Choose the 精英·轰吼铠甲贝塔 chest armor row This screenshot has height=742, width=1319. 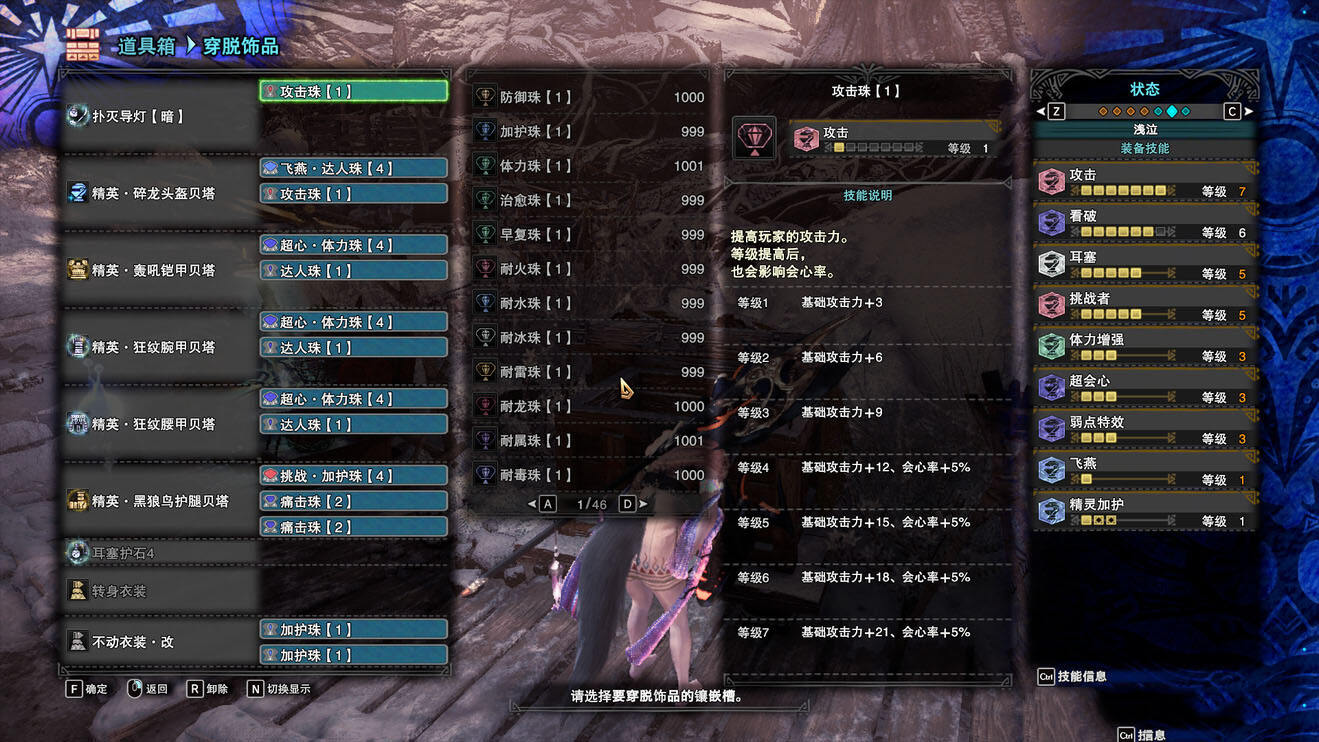[x=160, y=270]
